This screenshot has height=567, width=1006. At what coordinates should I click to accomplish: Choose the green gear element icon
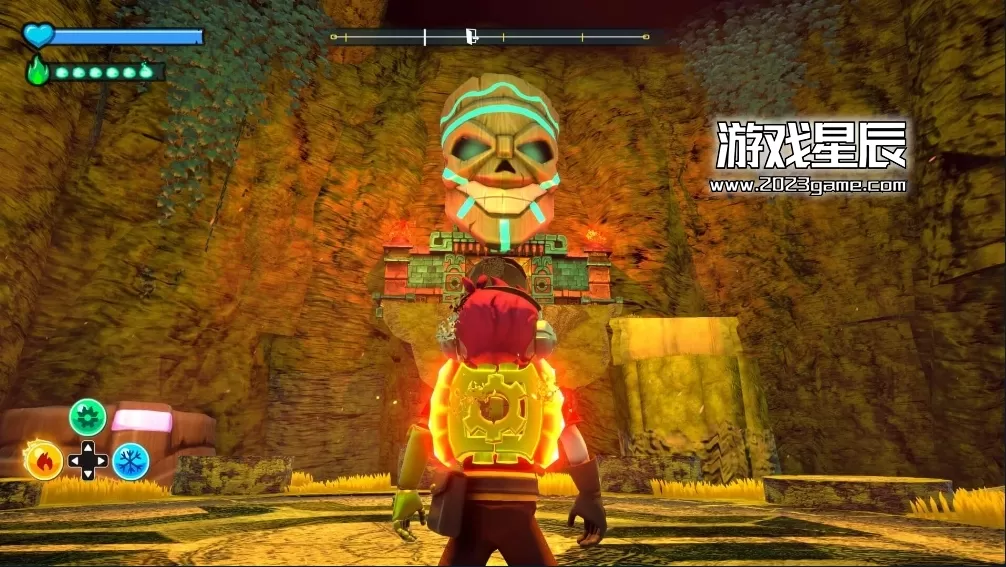pos(87,417)
